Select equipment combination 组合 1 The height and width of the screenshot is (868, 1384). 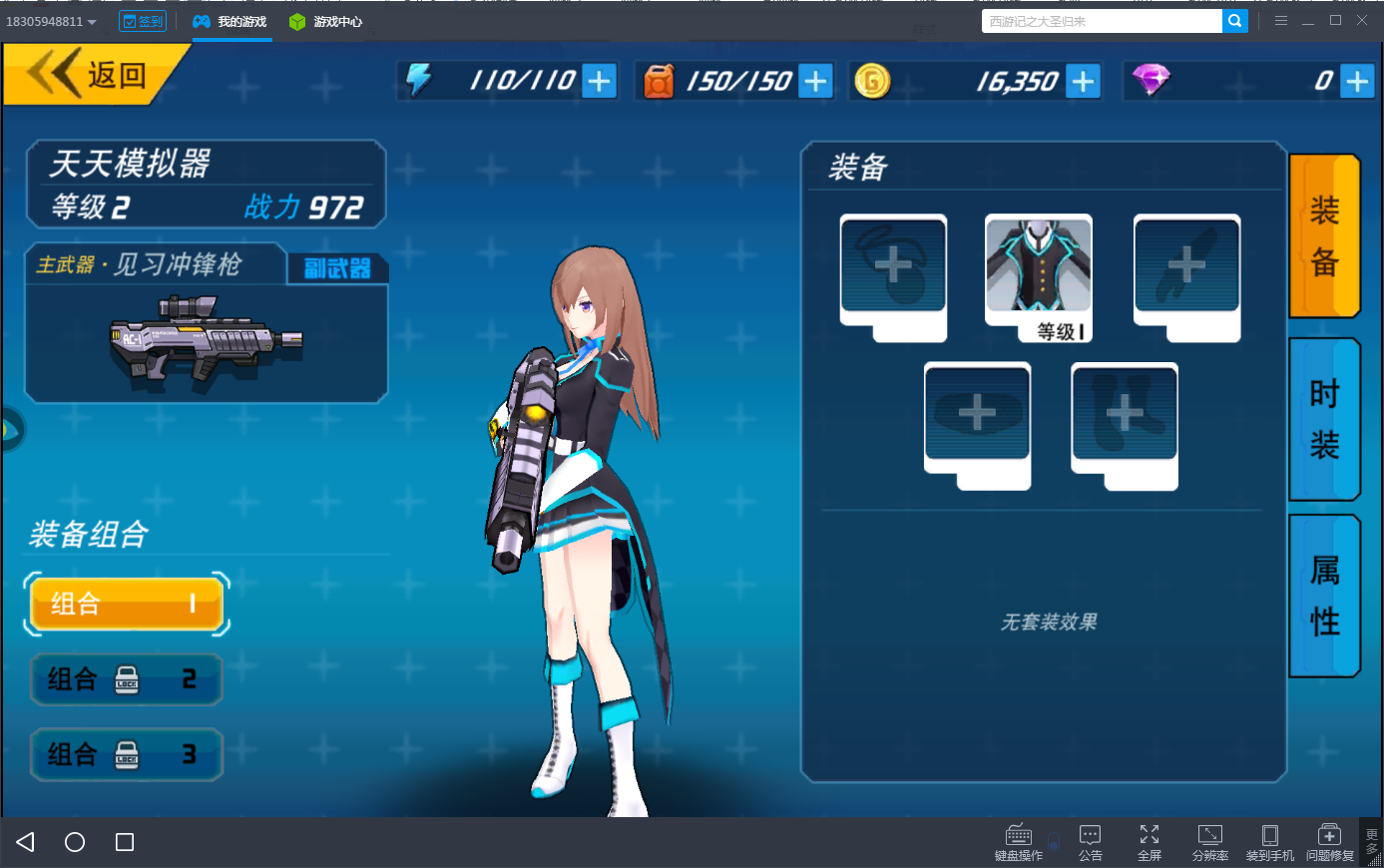pos(126,604)
